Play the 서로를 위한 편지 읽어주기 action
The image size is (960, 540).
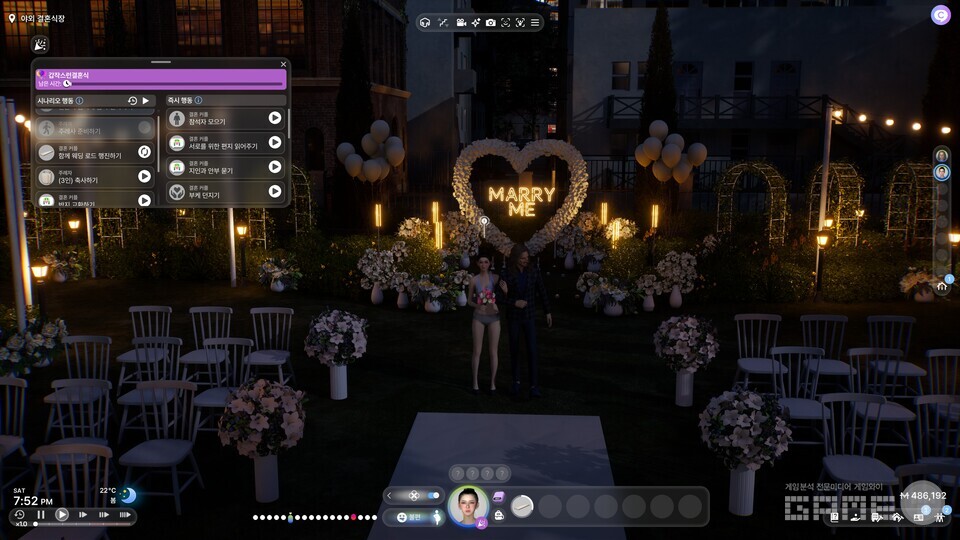click(x=275, y=142)
